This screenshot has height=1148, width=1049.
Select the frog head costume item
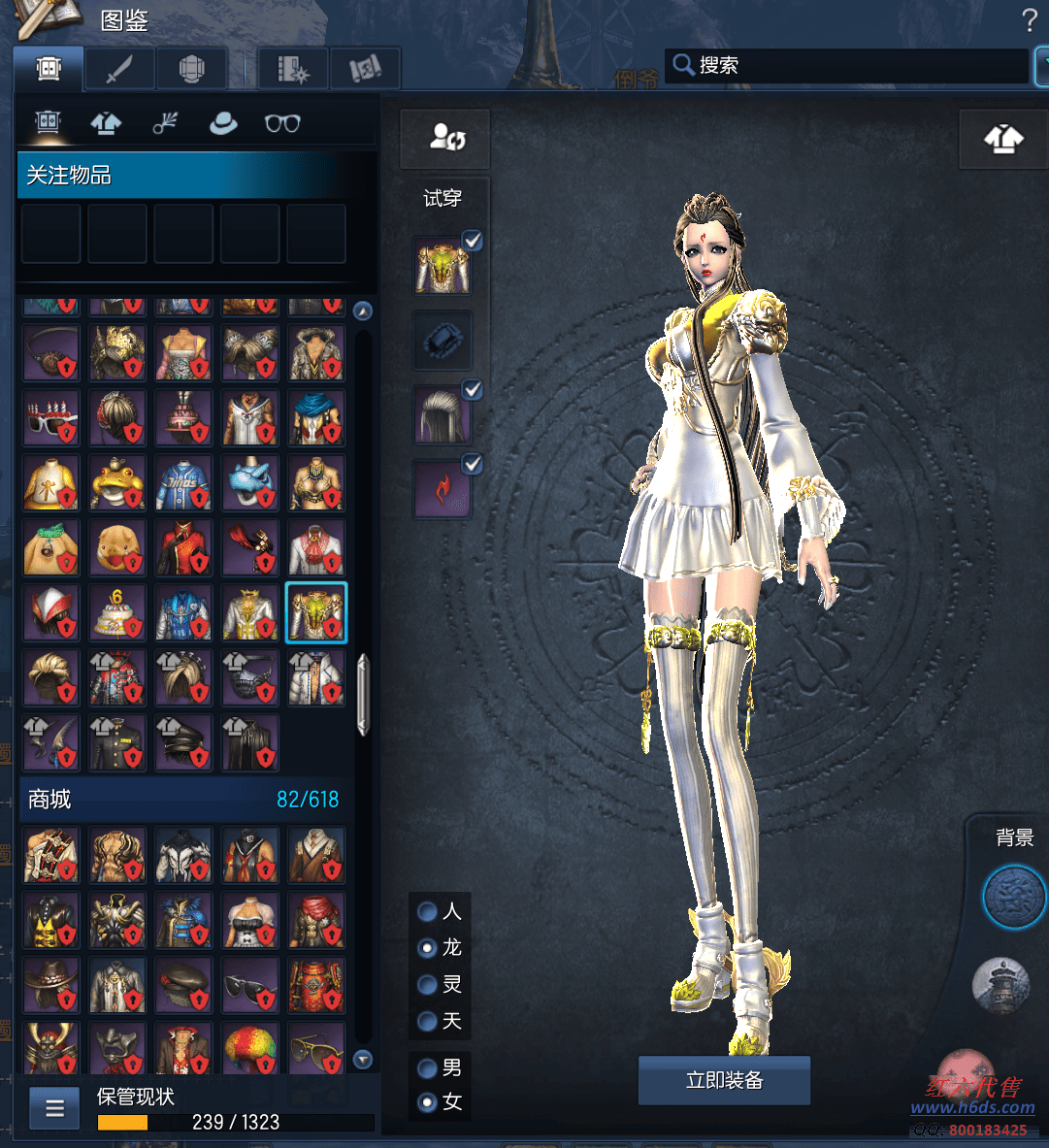coord(117,482)
